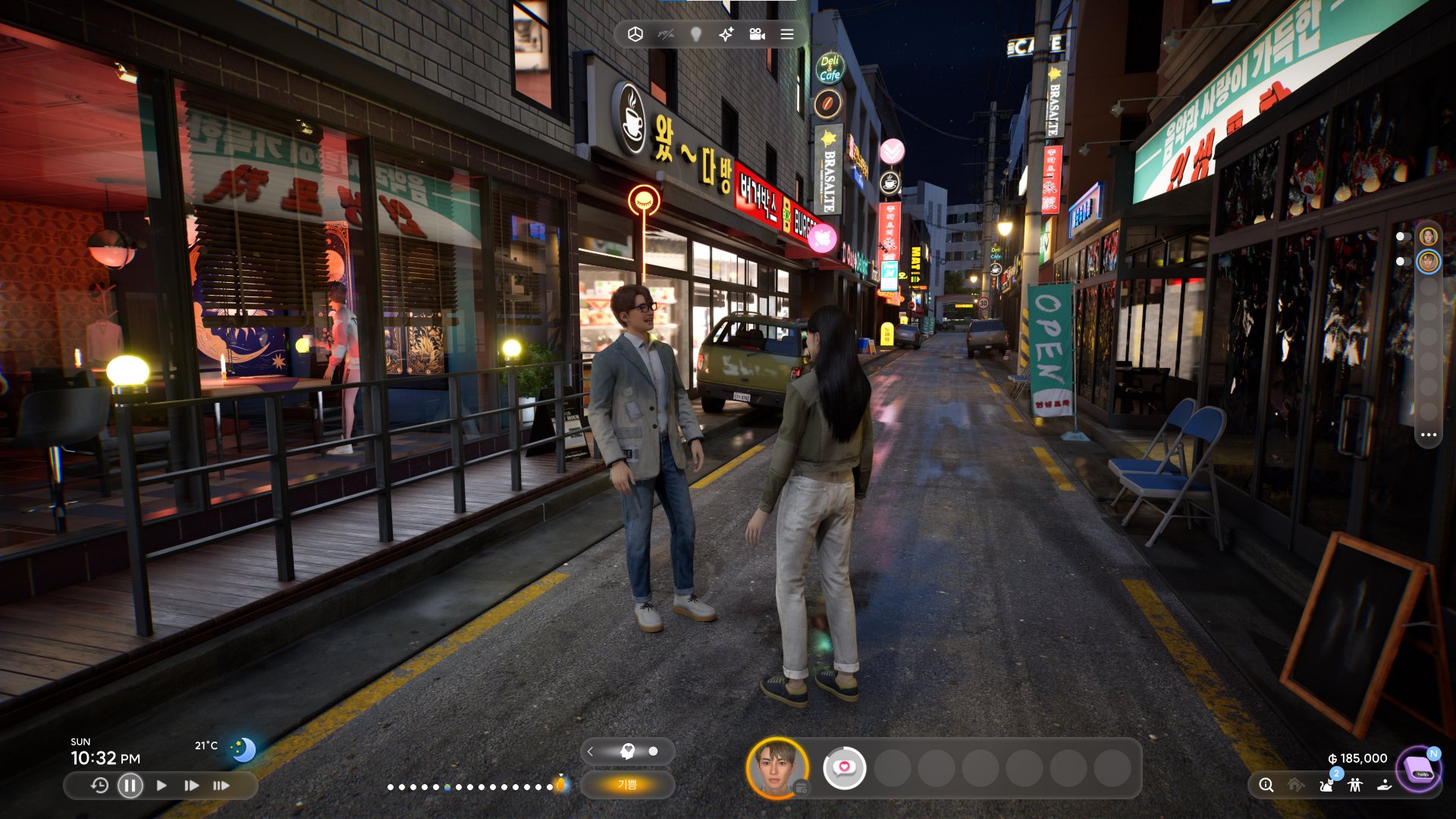Open the AI sparkle generation tool
The image size is (1456, 819).
coord(726,34)
